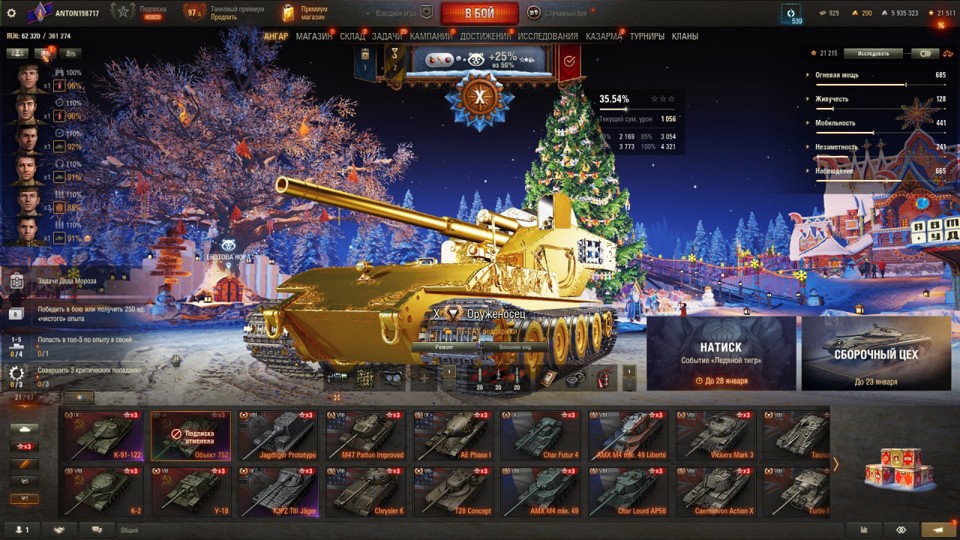The height and width of the screenshot is (540, 960).
Task: Switch to the КАЗАРМА tab
Action: pos(603,36)
